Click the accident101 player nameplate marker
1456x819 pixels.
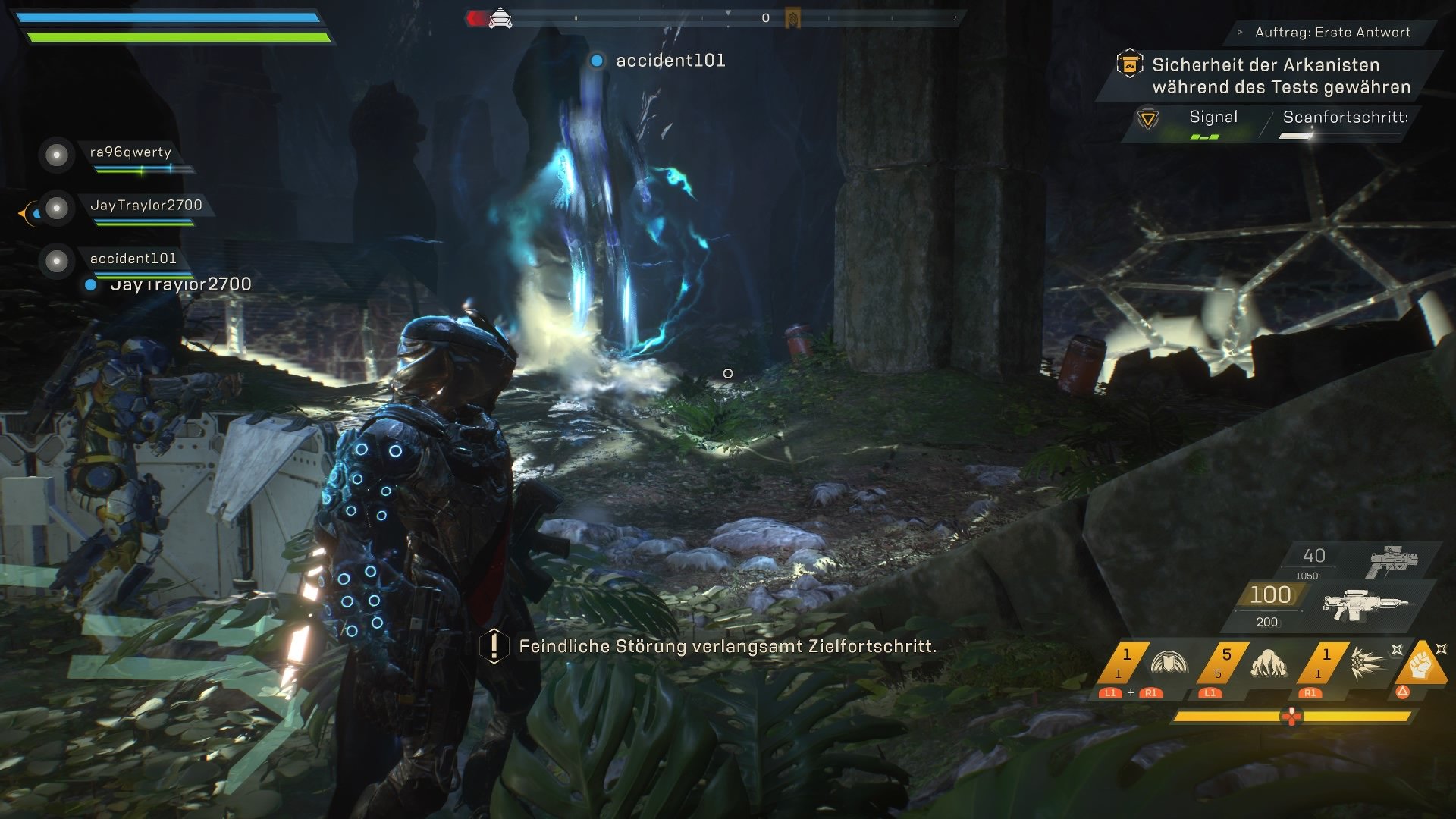coord(597,61)
